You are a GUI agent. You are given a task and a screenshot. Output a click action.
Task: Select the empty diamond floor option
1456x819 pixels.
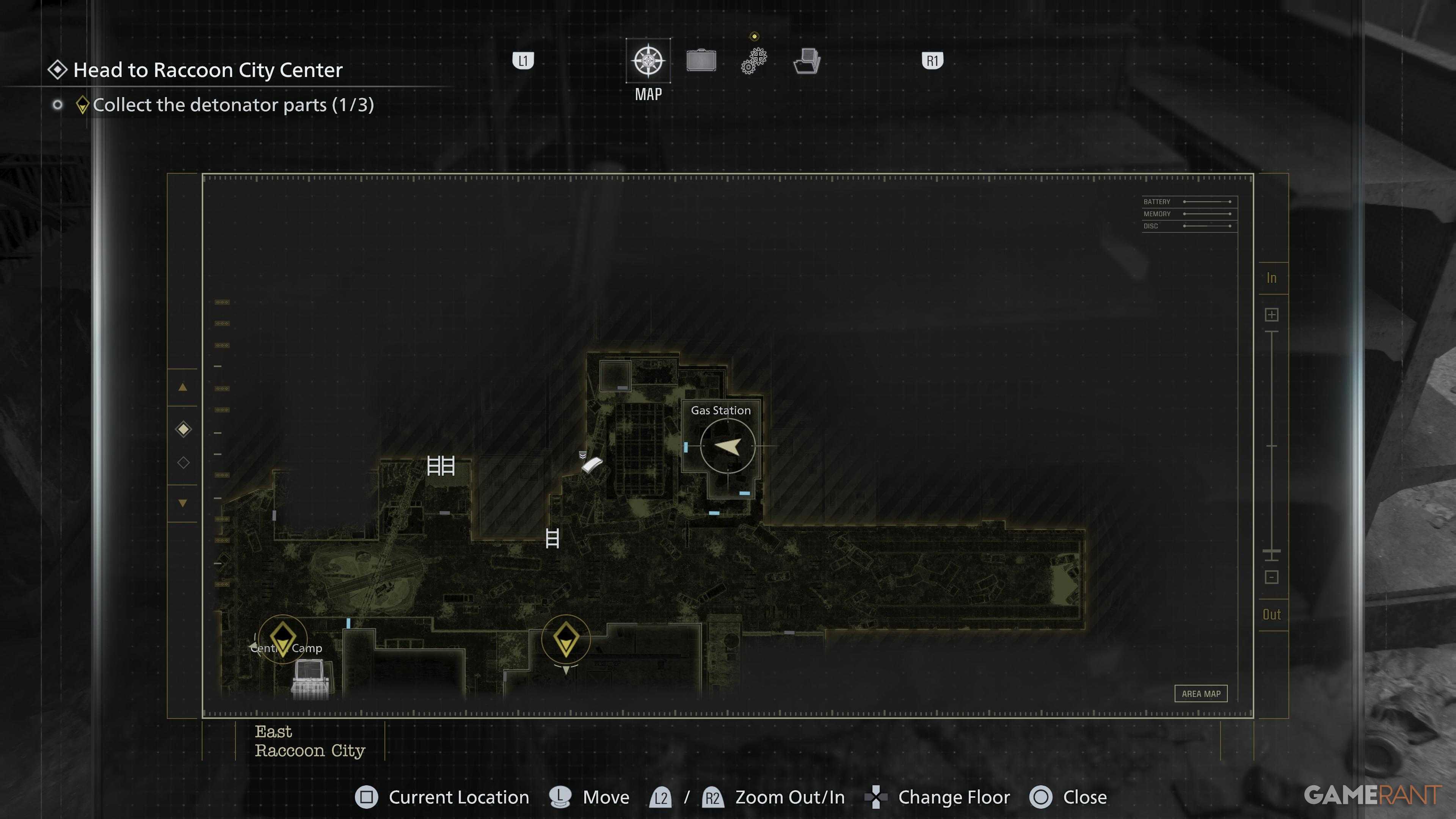[182, 462]
